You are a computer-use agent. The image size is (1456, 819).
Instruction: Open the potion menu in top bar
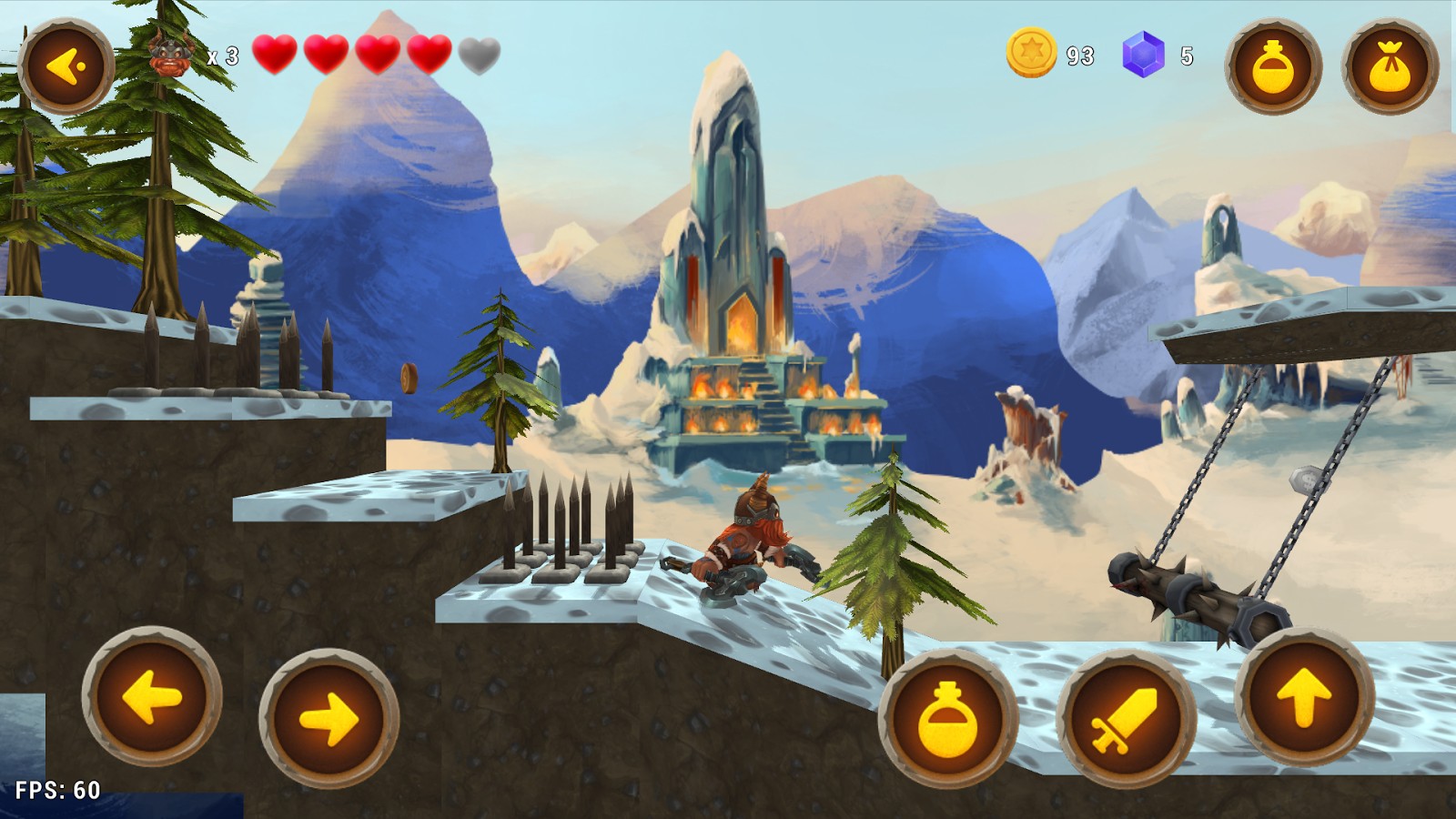1272,66
